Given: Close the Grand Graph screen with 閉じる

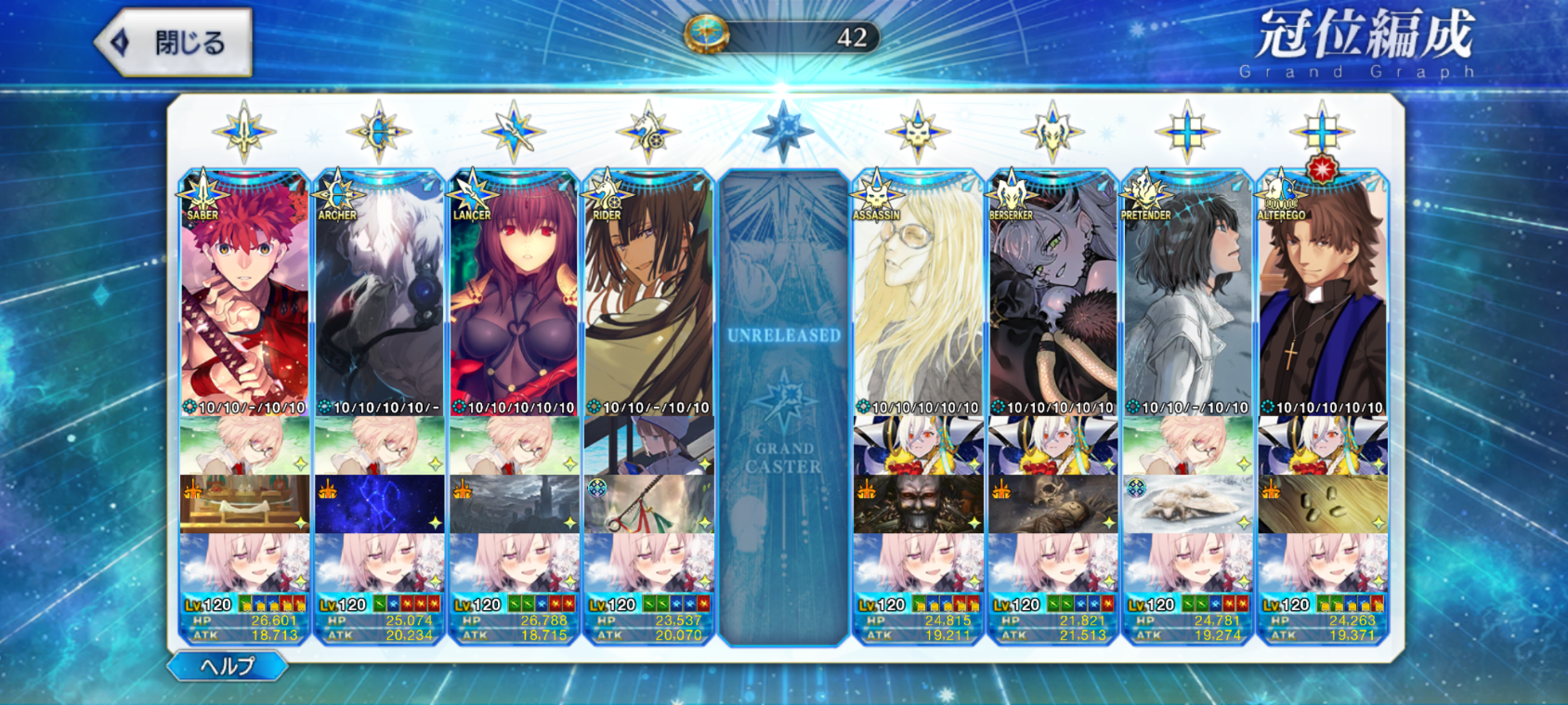Looking at the screenshot, I should pyautogui.click(x=175, y=43).
